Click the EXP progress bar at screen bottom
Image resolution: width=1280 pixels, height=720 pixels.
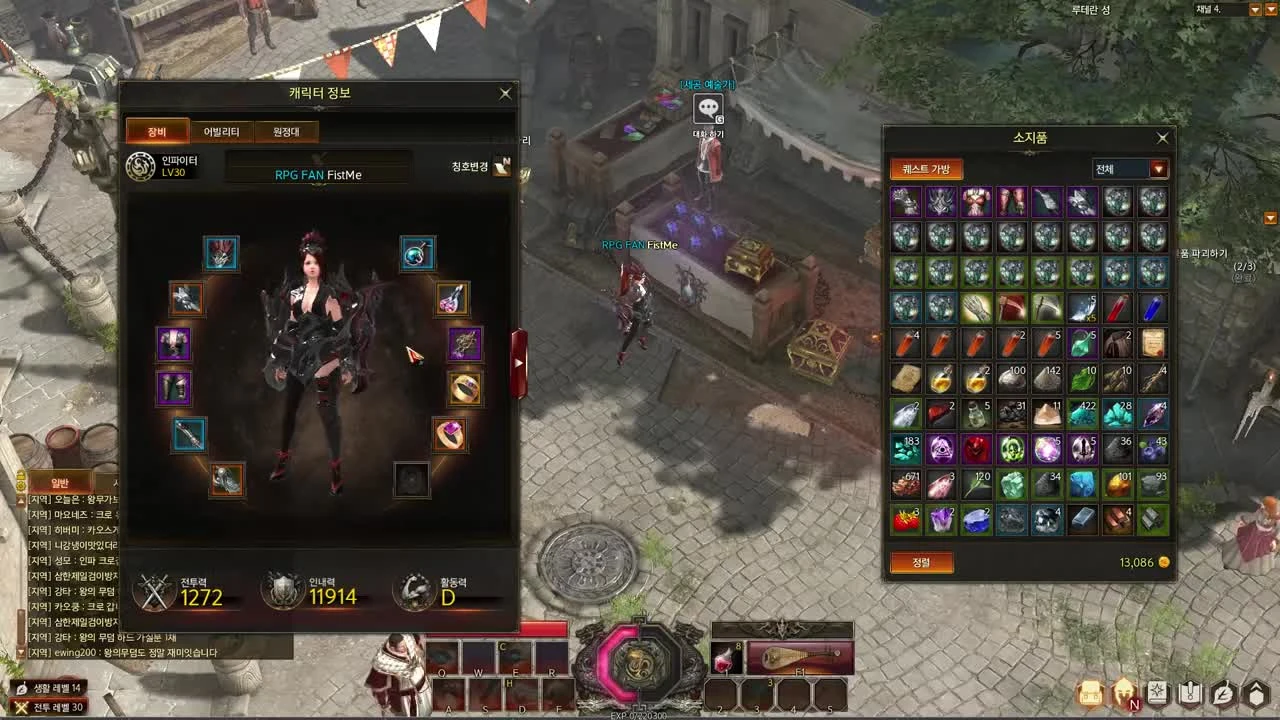click(x=640, y=714)
